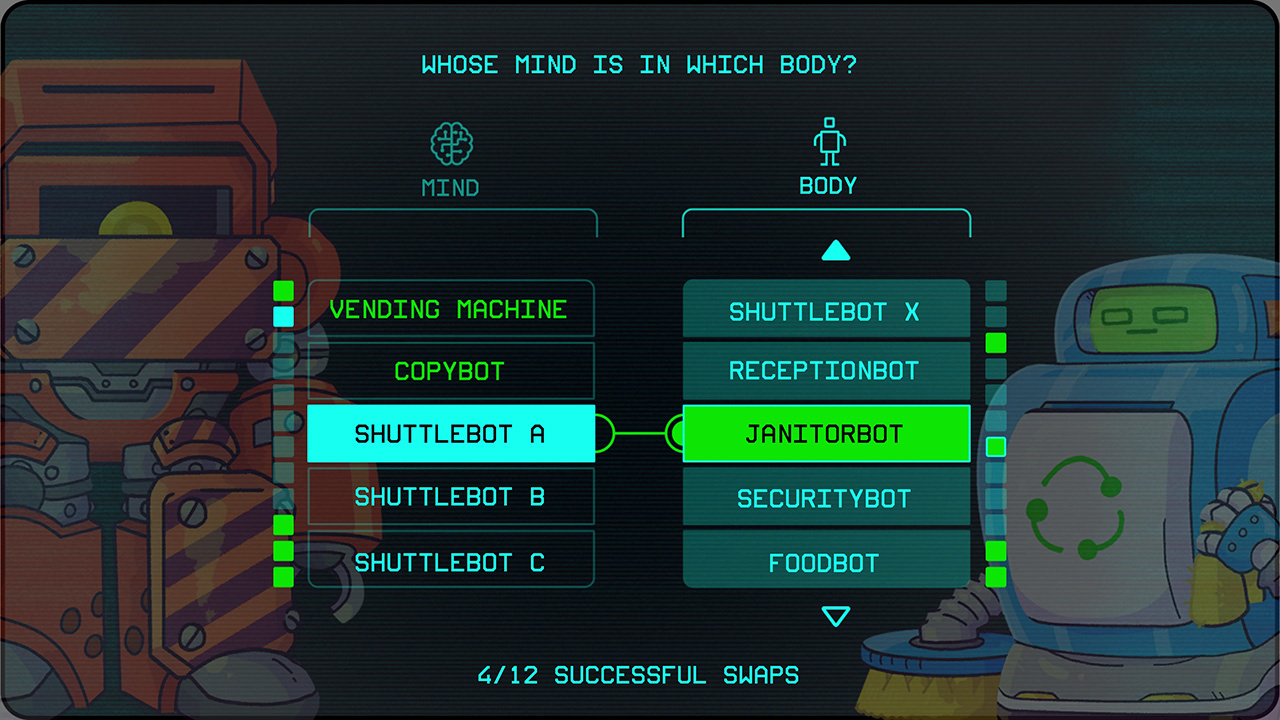
Task: Click the highlighted square next to Janitorbot's row
Action: (995, 448)
